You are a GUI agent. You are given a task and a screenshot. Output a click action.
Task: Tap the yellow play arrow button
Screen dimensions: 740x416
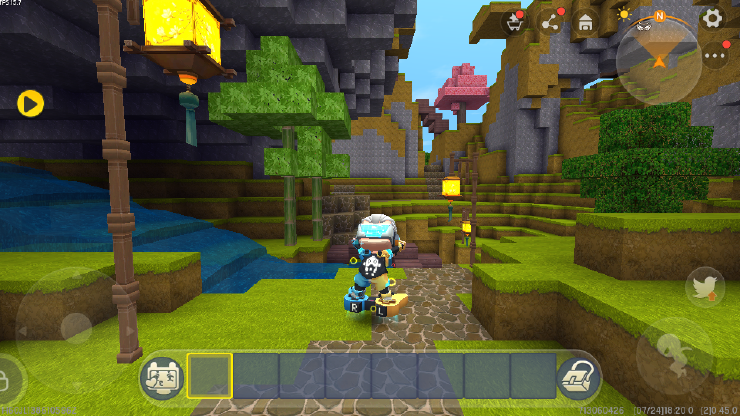[30, 102]
